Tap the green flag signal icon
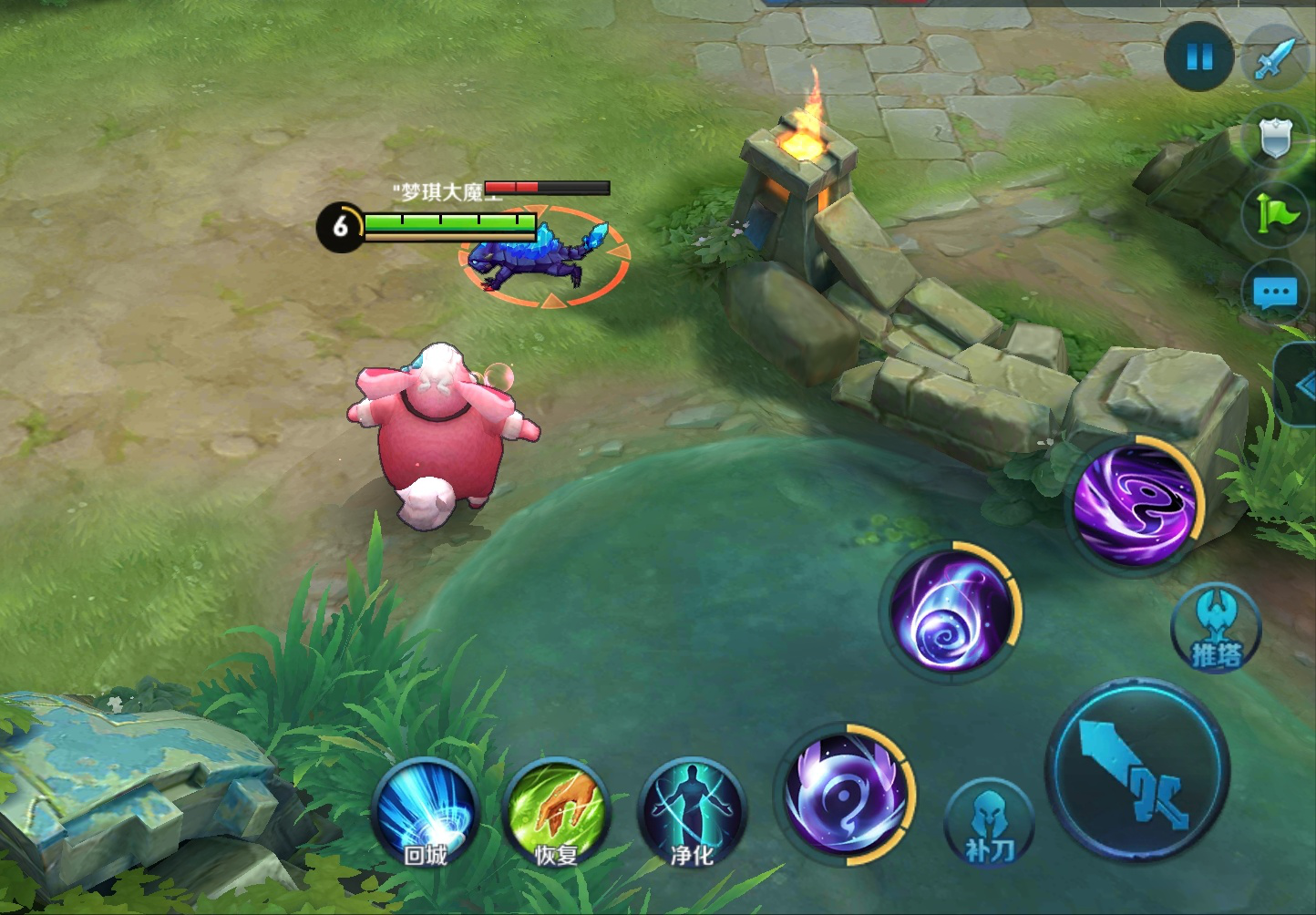This screenshot has height=915, width=1316. pos(1276,215)
